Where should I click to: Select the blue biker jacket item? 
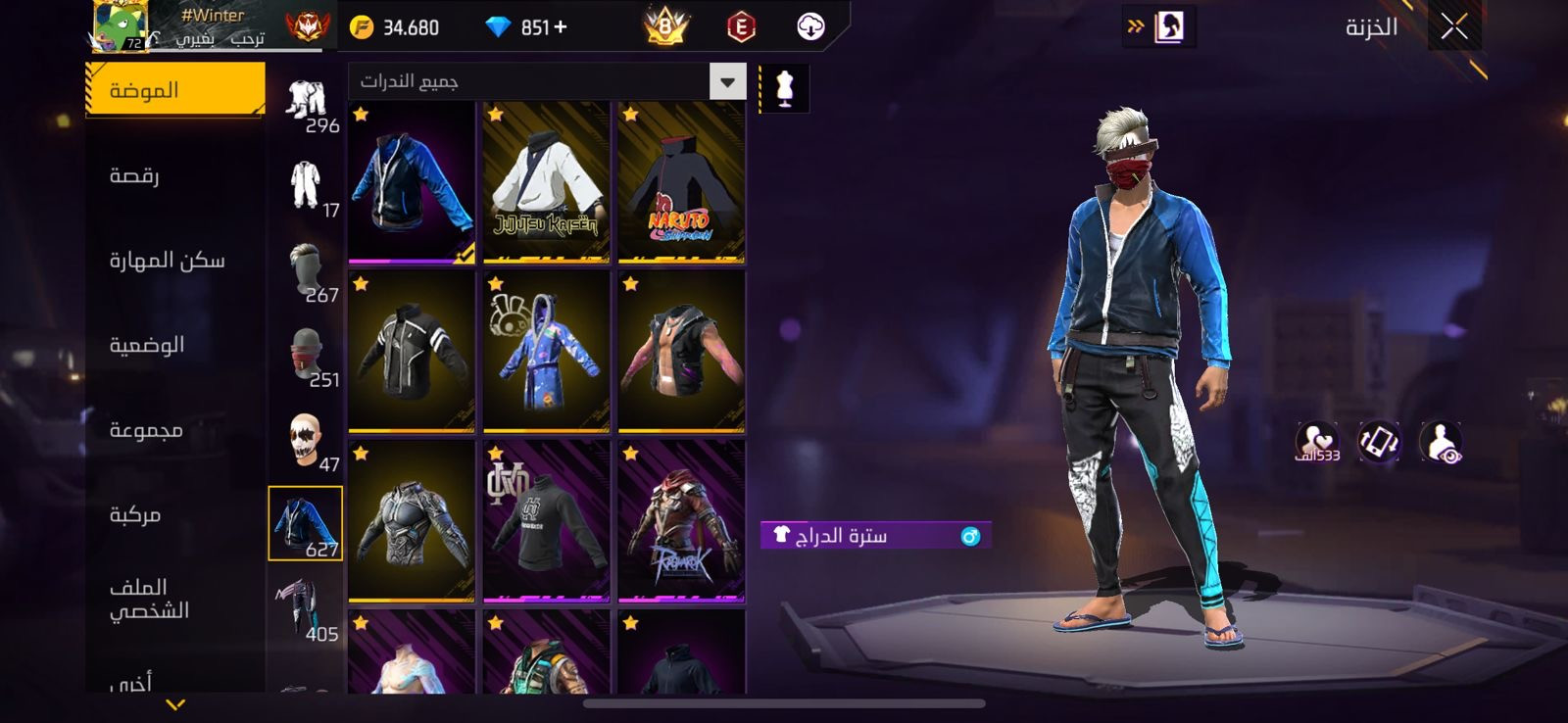pos(412,182)
